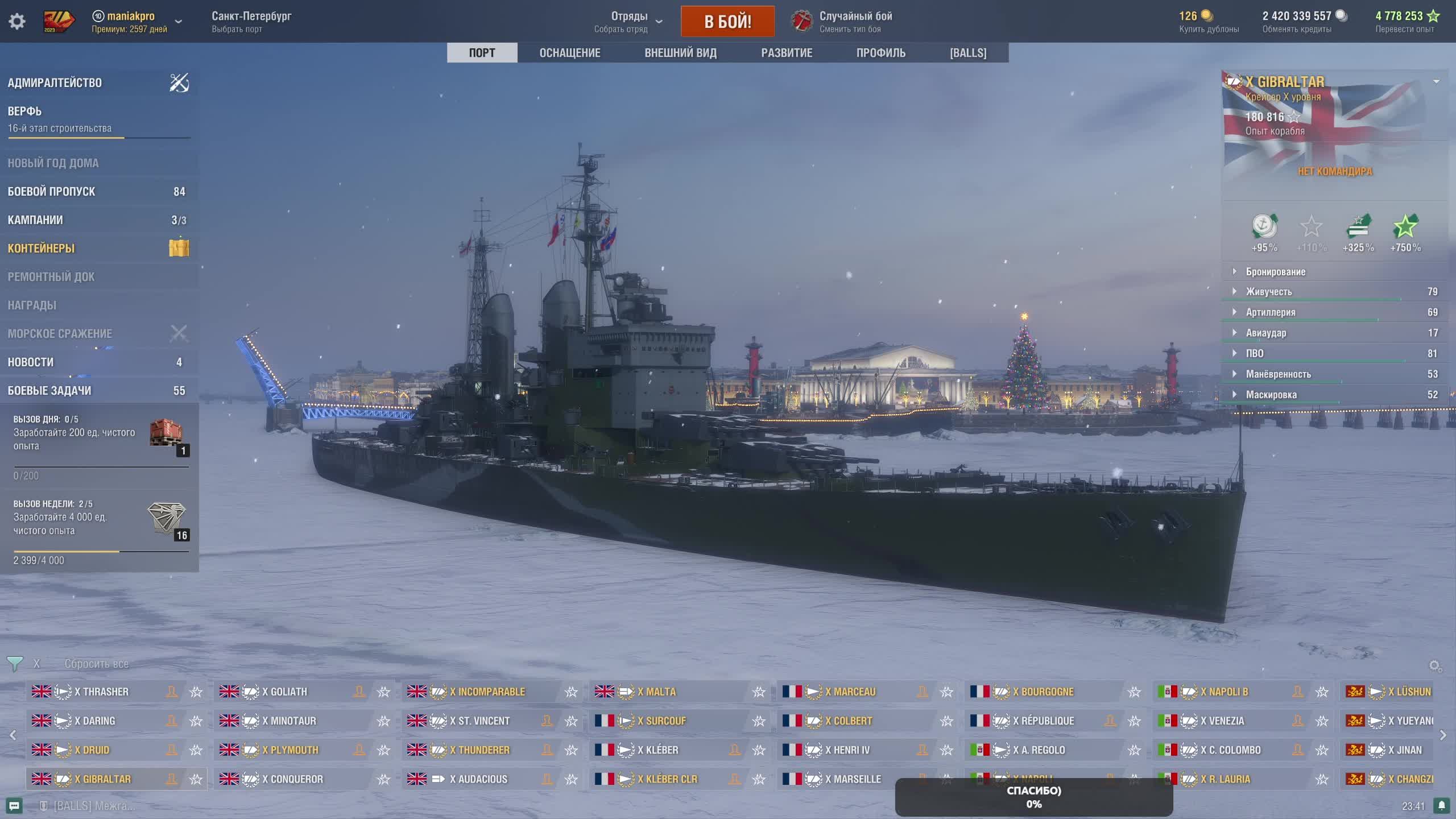Go to the РАЗВИТИЕ tab
This screenshot has height=819, width=1456.
point(787,53)
